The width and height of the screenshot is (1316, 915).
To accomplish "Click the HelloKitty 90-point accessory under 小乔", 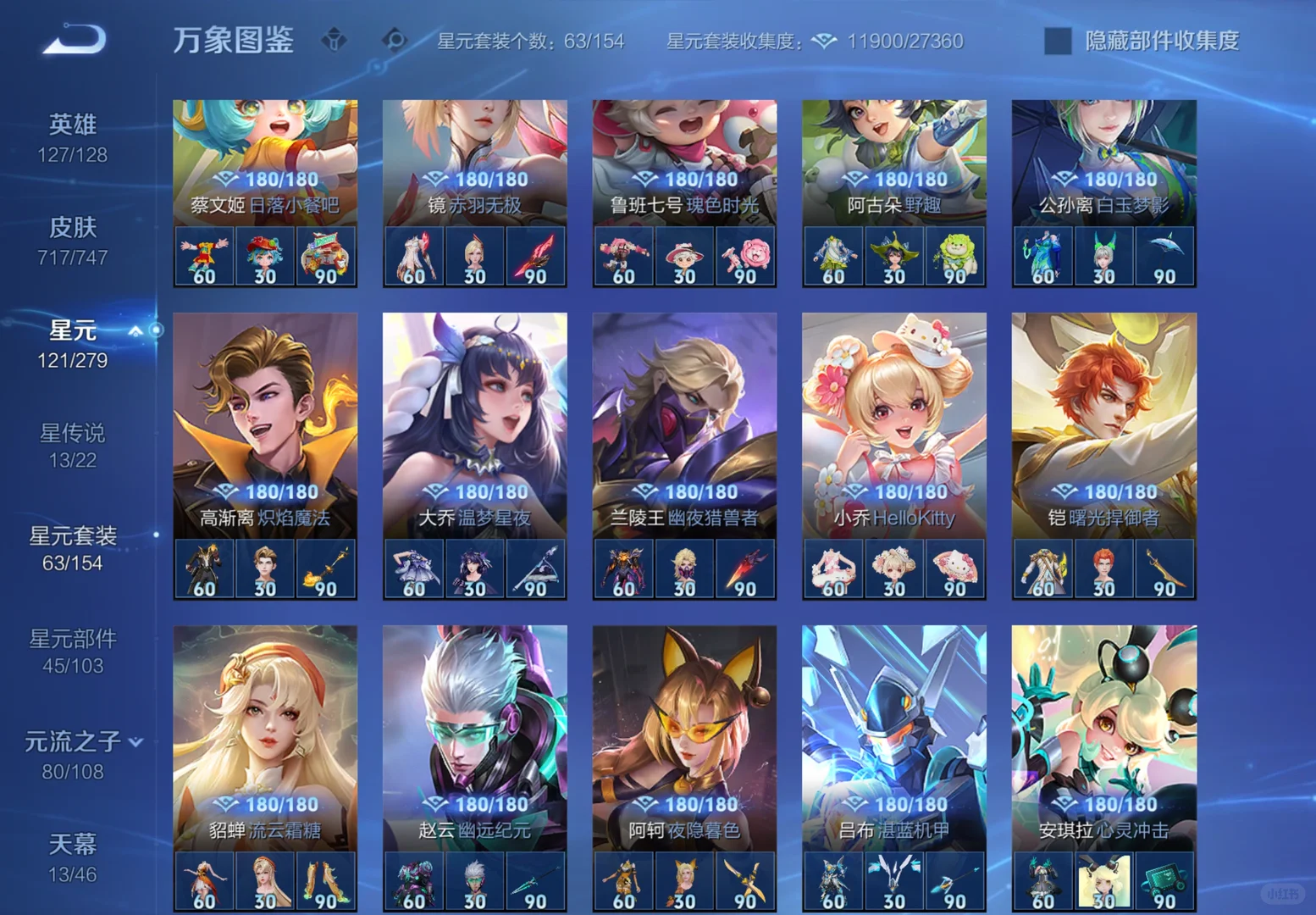I will click(955, 568).
